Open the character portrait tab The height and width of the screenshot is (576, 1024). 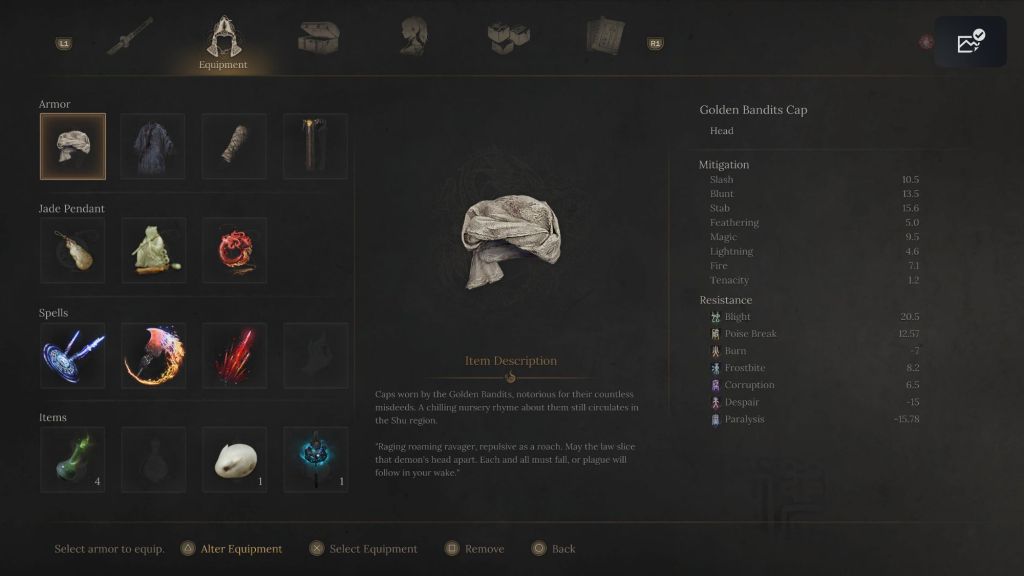414,36
